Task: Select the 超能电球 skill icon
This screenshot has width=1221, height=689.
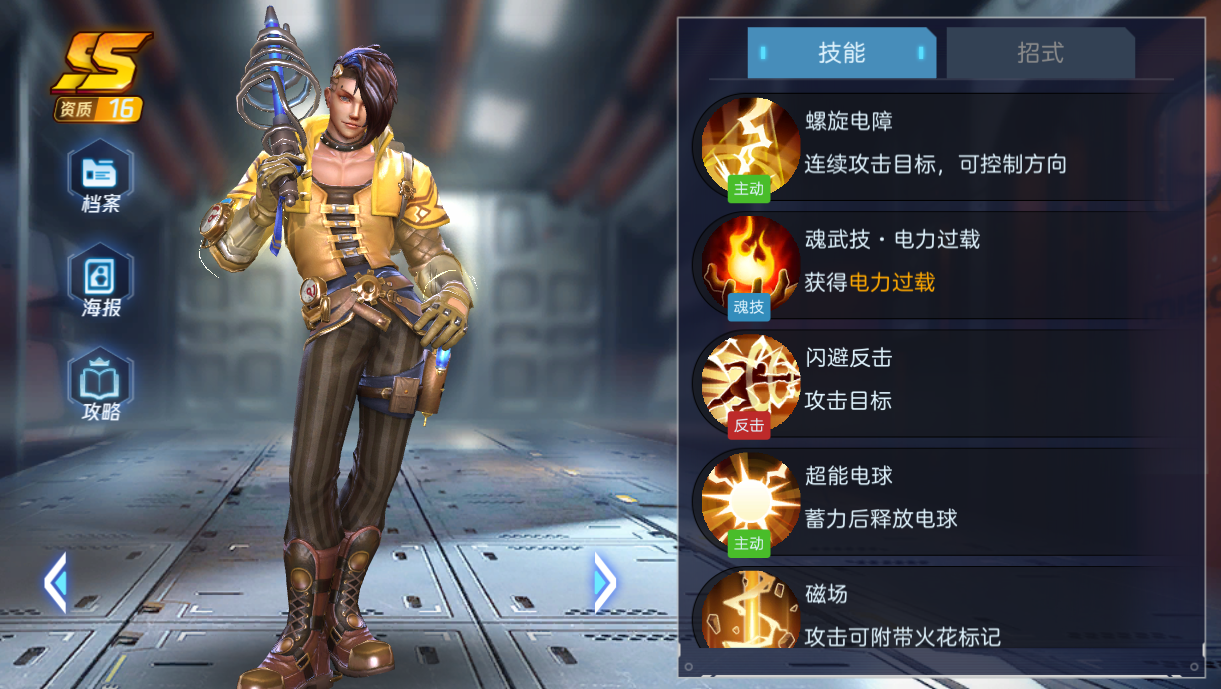Action: point(749,499)
